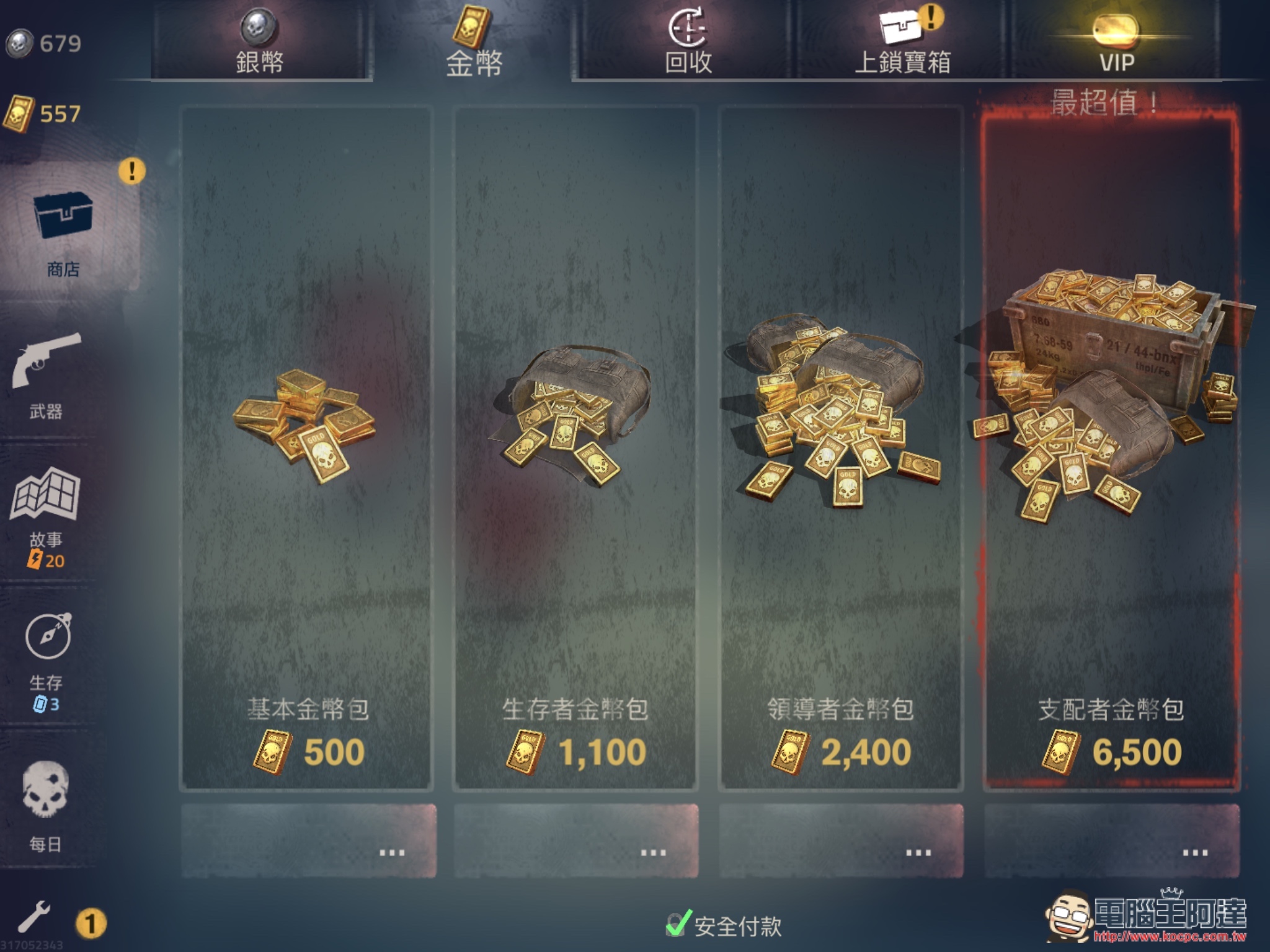Open the 每日 daily skull menu
This screenshot has width=1270, height=952.
[46, 806]
